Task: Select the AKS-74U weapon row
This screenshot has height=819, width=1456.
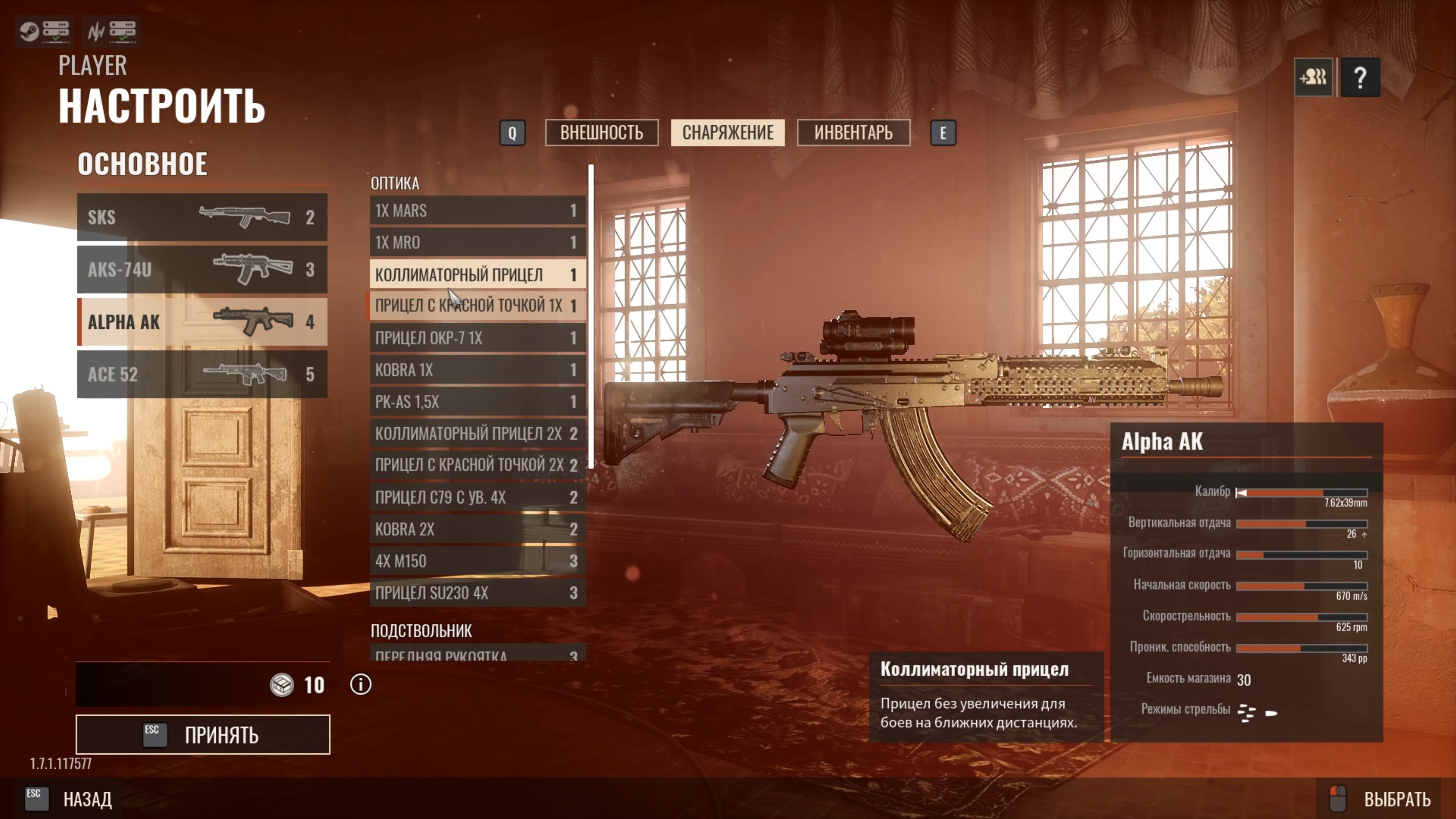Action: click(202, 270)
